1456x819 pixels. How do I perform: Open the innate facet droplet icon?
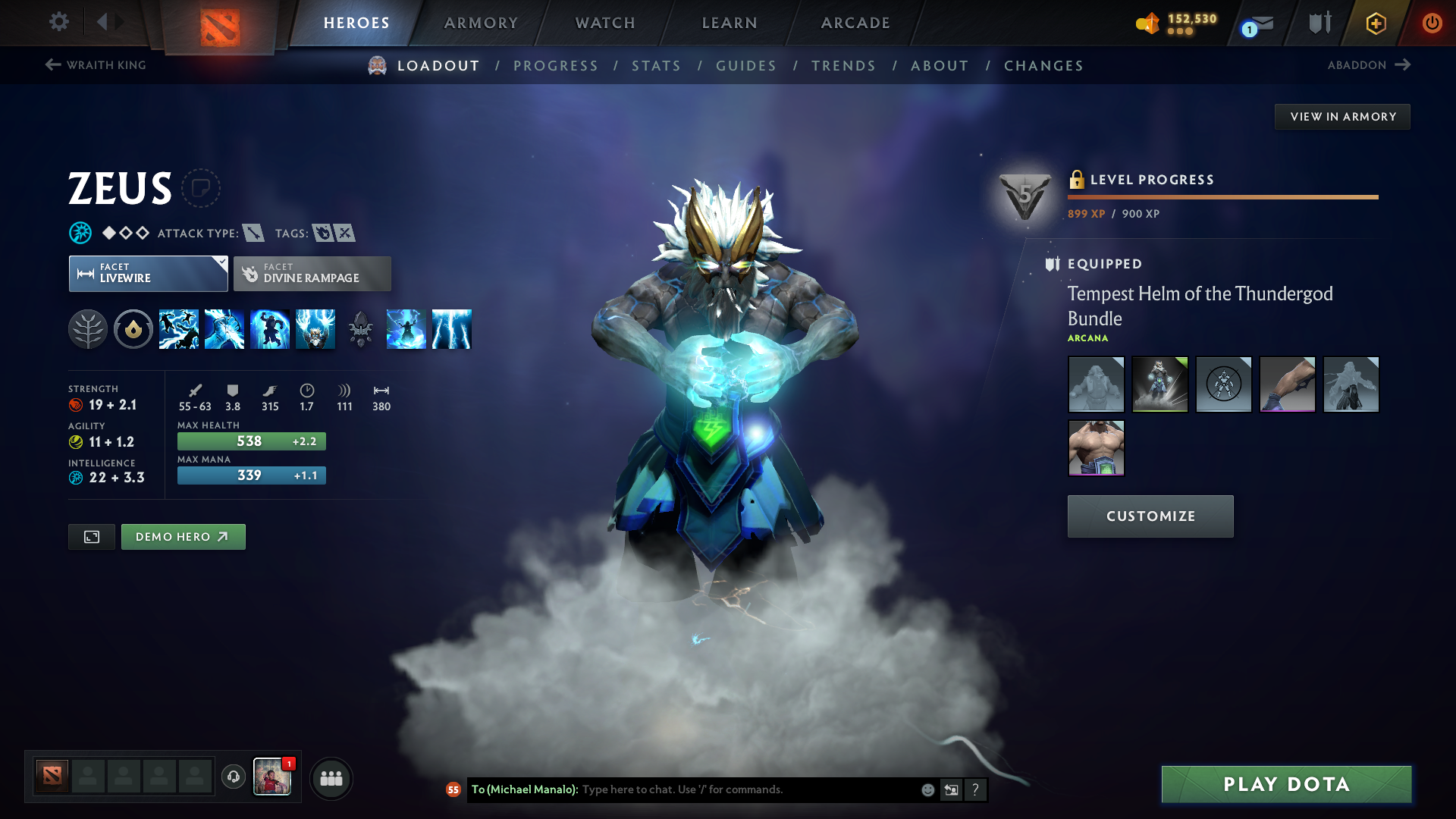point(133,329)
